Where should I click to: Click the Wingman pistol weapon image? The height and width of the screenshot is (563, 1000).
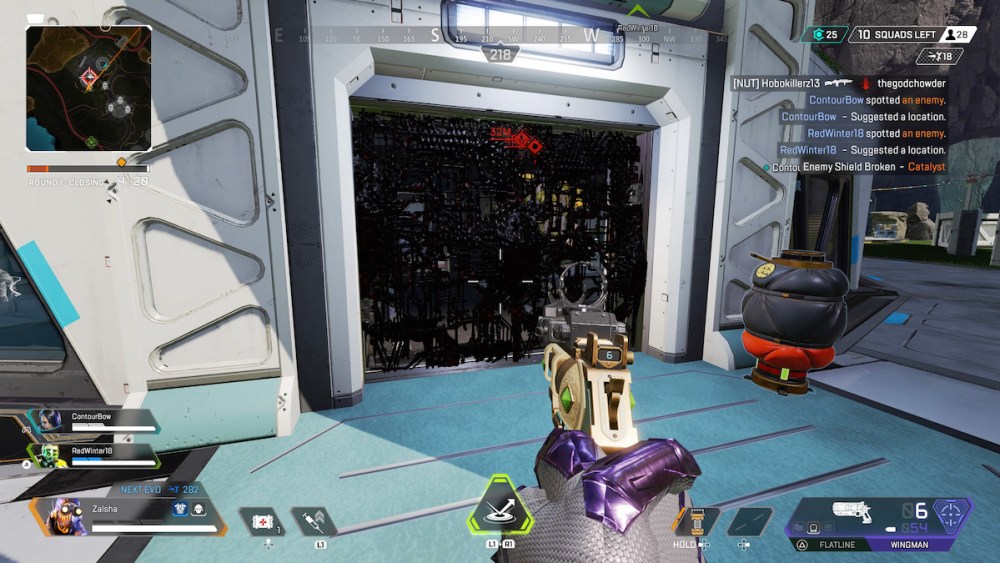tap(852, 512)
